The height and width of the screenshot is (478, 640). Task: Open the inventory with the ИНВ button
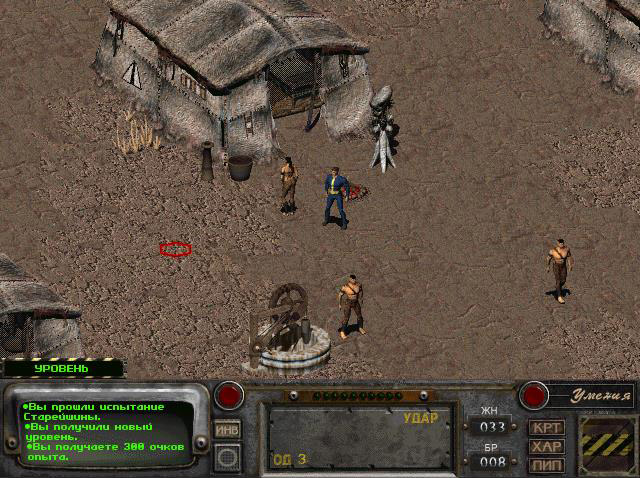click(227, 429)
